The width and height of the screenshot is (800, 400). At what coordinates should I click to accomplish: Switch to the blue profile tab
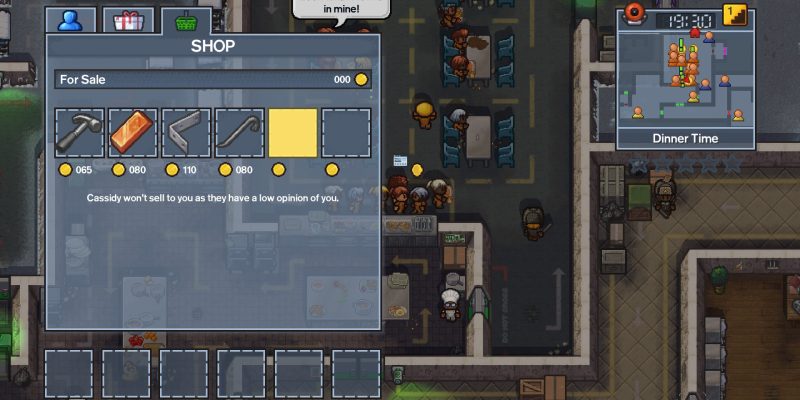coord(71,19)
